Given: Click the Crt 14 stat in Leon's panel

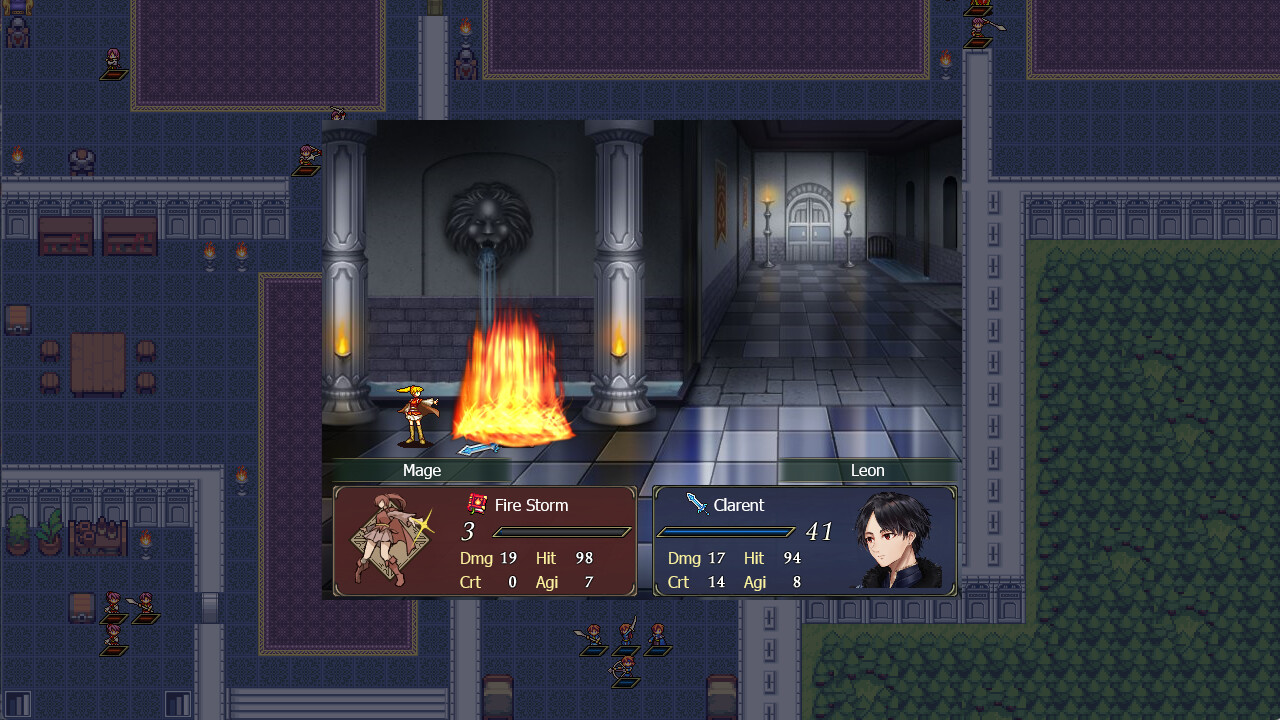Looking at the screenshot, I should click(x=697, y=582).
